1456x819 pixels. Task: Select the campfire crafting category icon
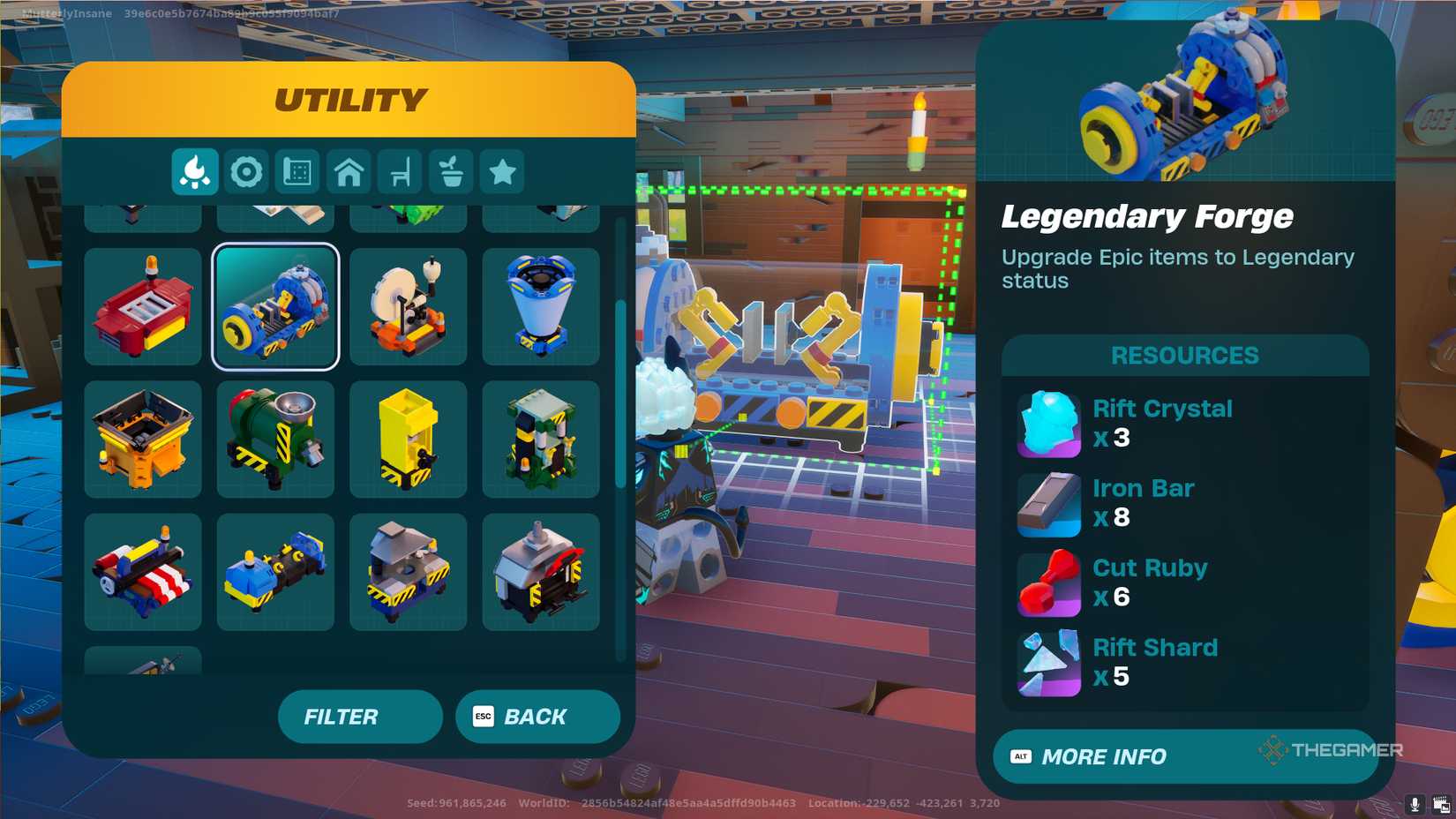[194, 172]
